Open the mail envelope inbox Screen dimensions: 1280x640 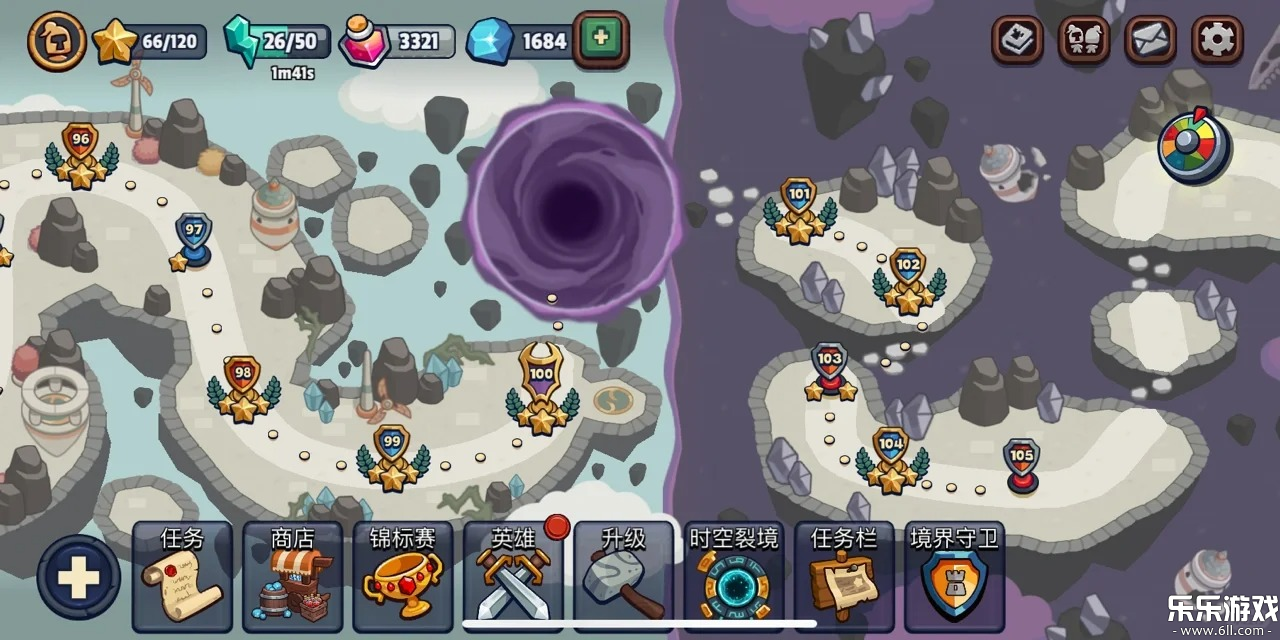pyautogui.click(x=1150, y=40)
